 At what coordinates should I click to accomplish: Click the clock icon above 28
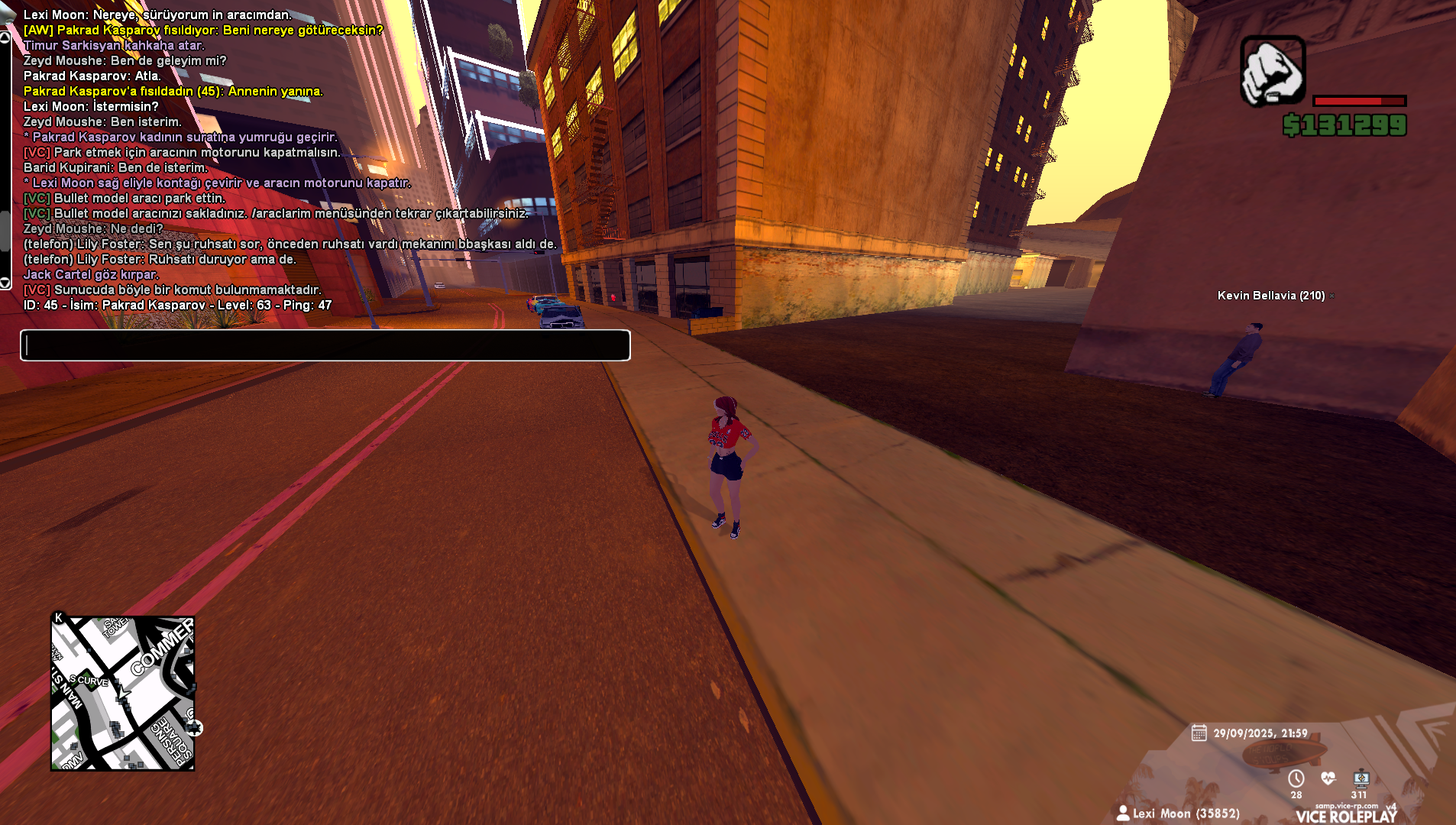pos(1296,778)
